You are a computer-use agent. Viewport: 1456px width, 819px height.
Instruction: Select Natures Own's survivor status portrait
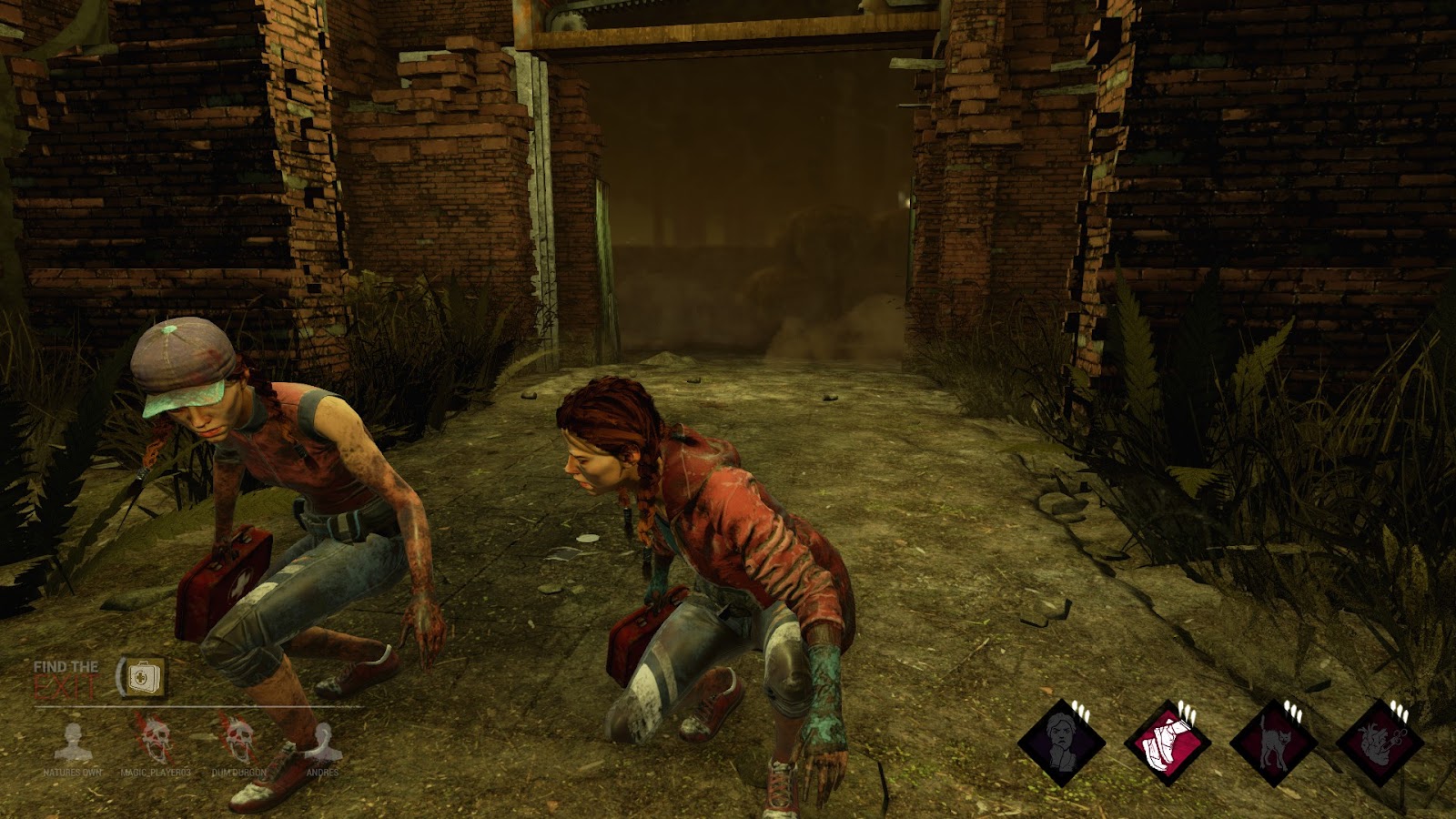click(72, 743)
